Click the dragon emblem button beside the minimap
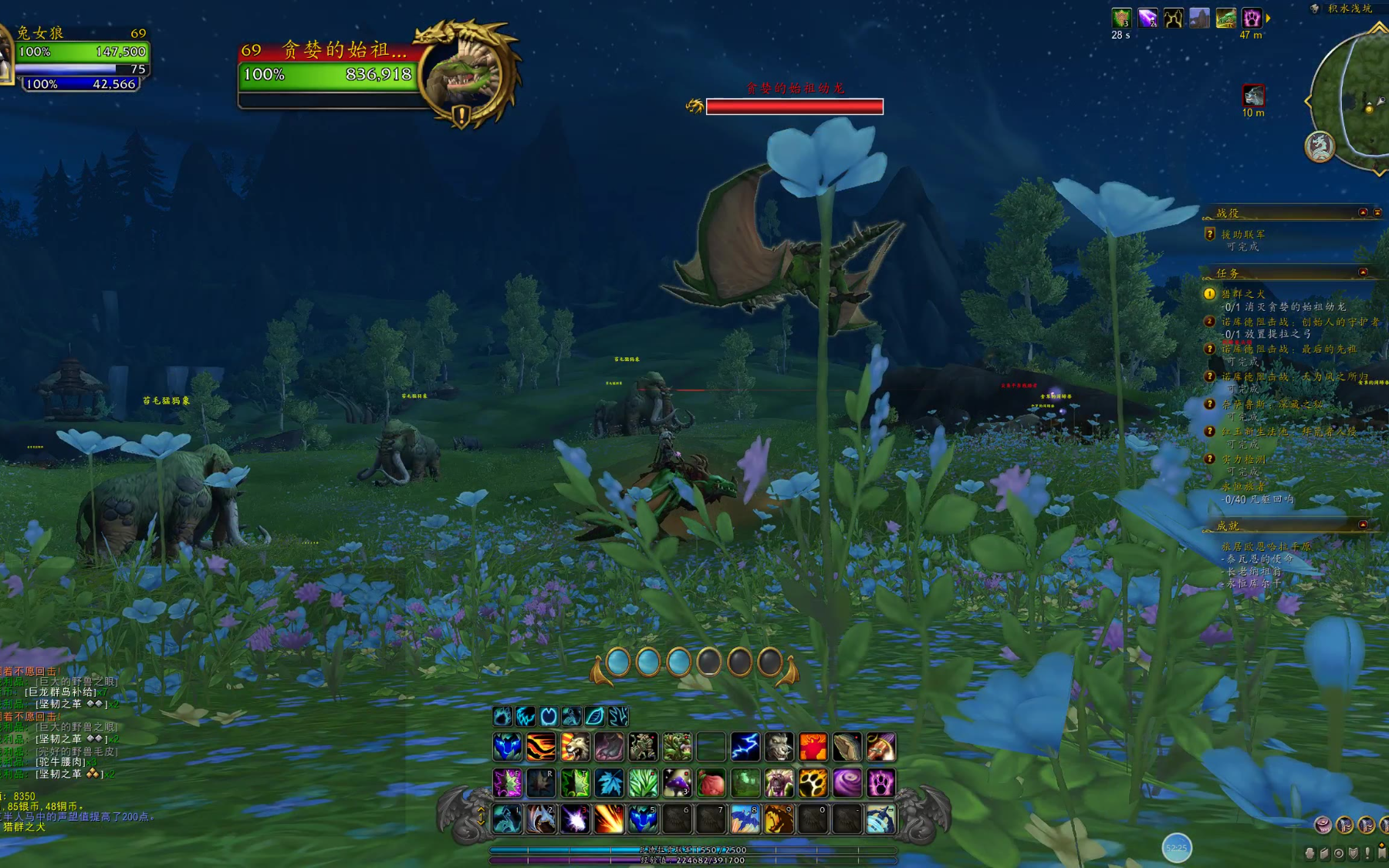The height and width of the screenshot is (868, 1389). [1320, 147]
